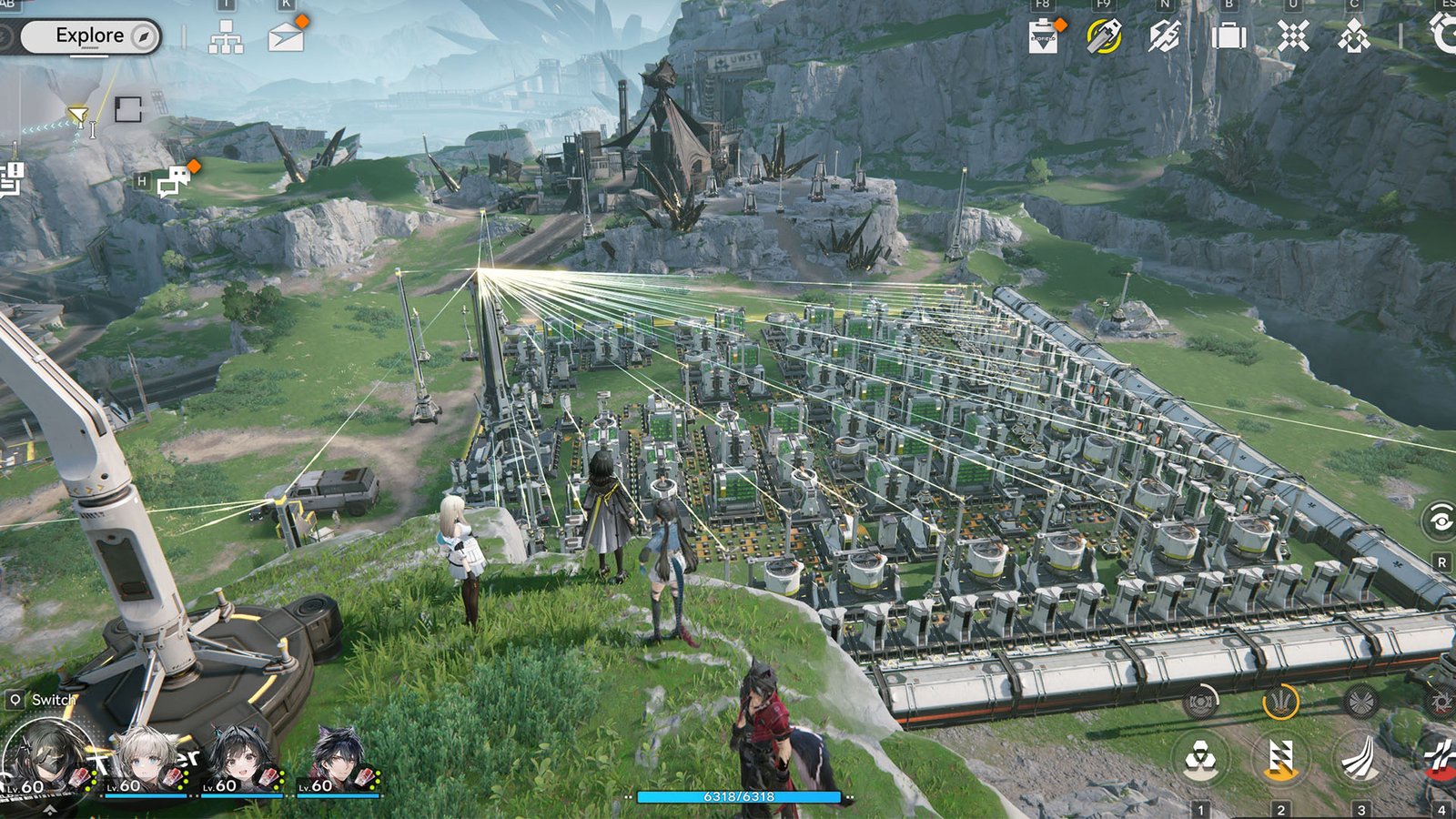Click the circular reset icon in top-right corner

click(1445, 33)
